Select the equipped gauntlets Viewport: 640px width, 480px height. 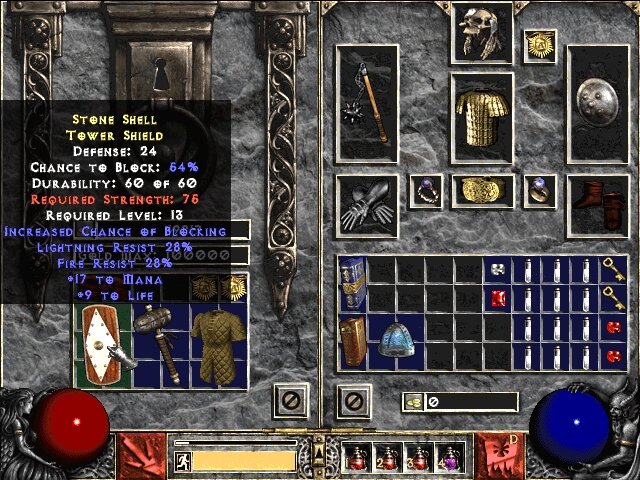(x=367, y=203)
